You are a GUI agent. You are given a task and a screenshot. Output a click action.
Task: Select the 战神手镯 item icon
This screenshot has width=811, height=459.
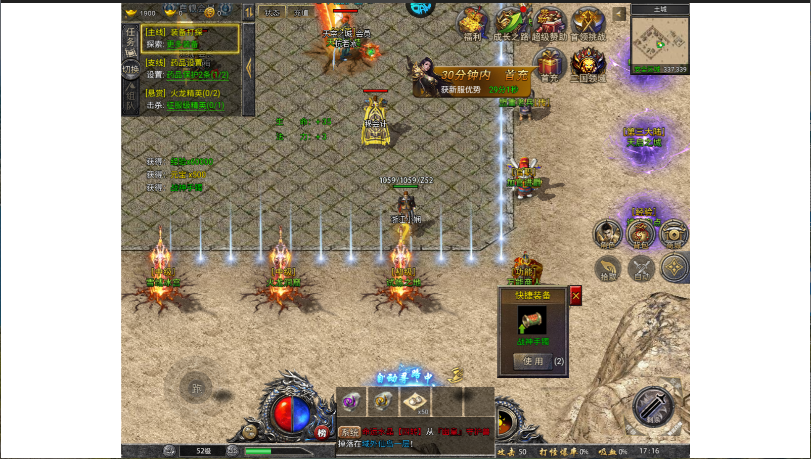[x=533, y=322]
